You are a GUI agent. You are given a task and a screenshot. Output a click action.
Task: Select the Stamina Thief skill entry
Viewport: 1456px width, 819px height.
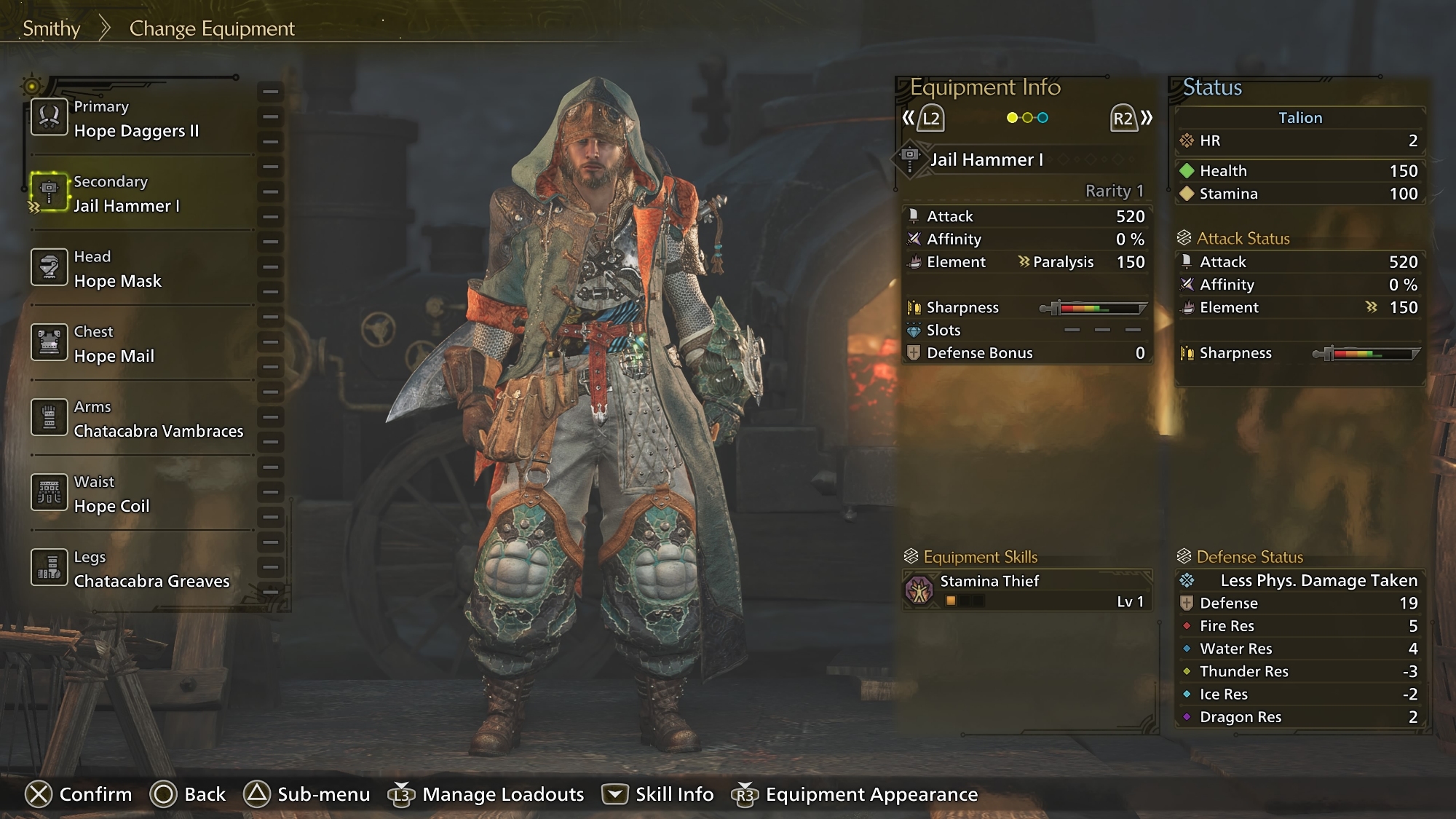pyautogui.click(x=1026, y=590)
